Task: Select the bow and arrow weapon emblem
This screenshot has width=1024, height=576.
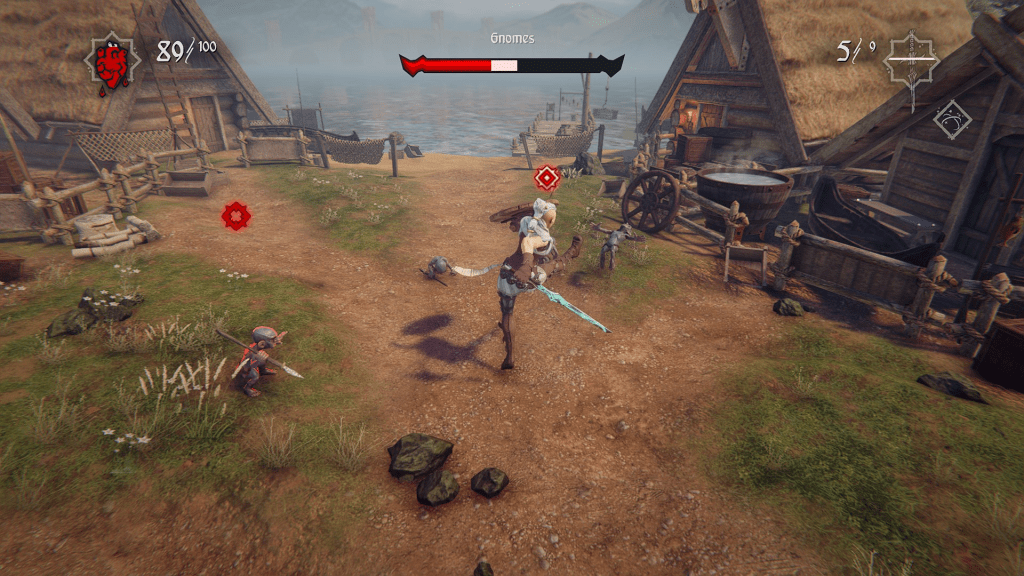Action: (x=913, y=59)
